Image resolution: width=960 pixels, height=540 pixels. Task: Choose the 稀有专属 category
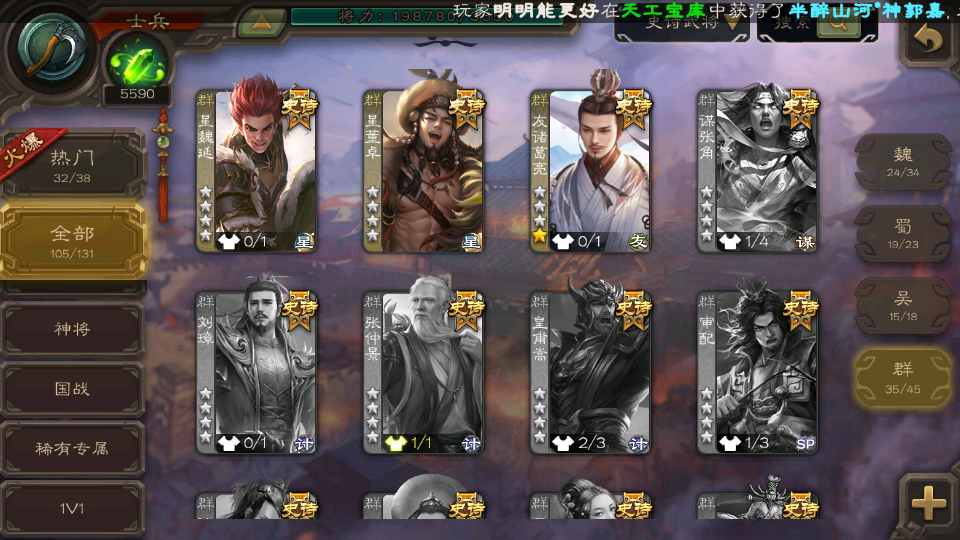pyautogui.click(x=73, y=448)
